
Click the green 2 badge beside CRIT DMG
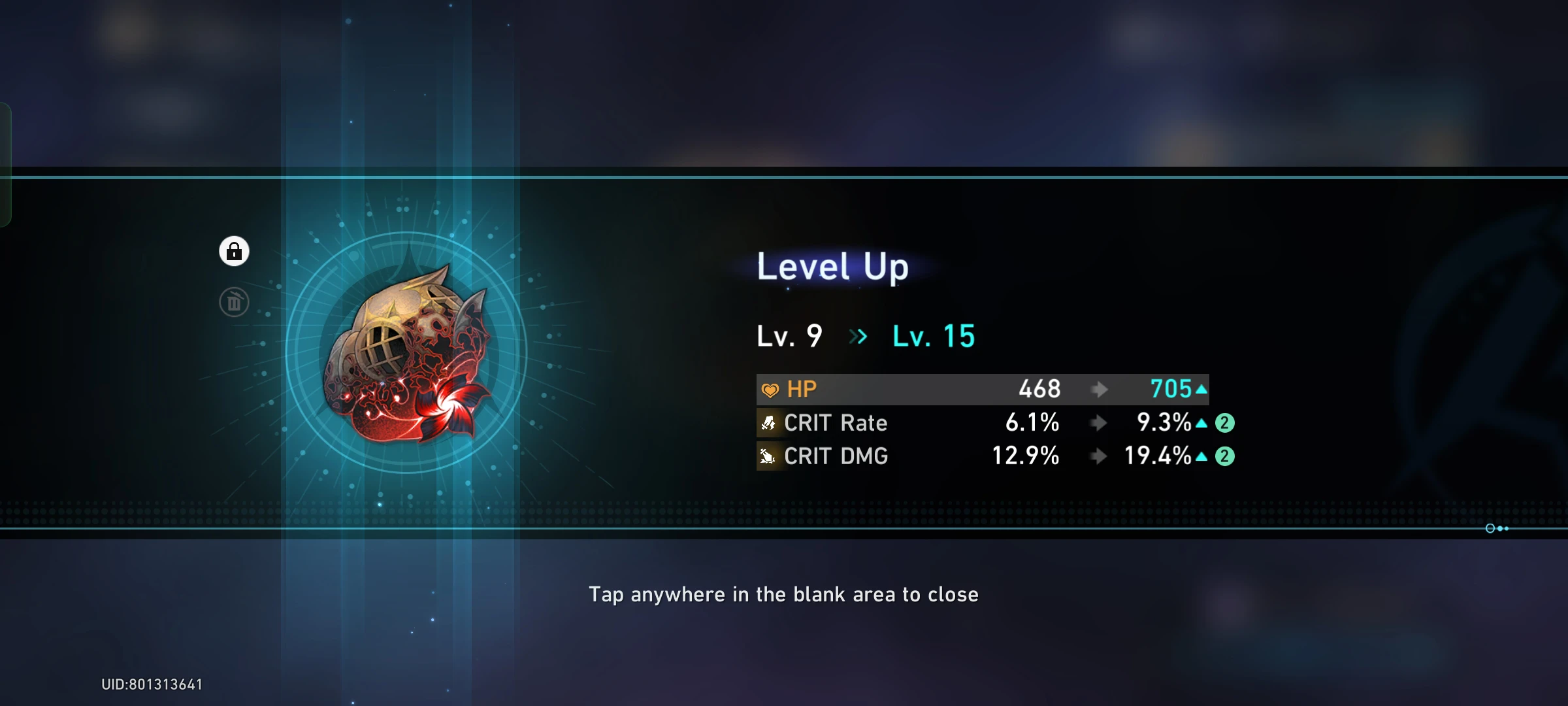[x=1225, y=457]
